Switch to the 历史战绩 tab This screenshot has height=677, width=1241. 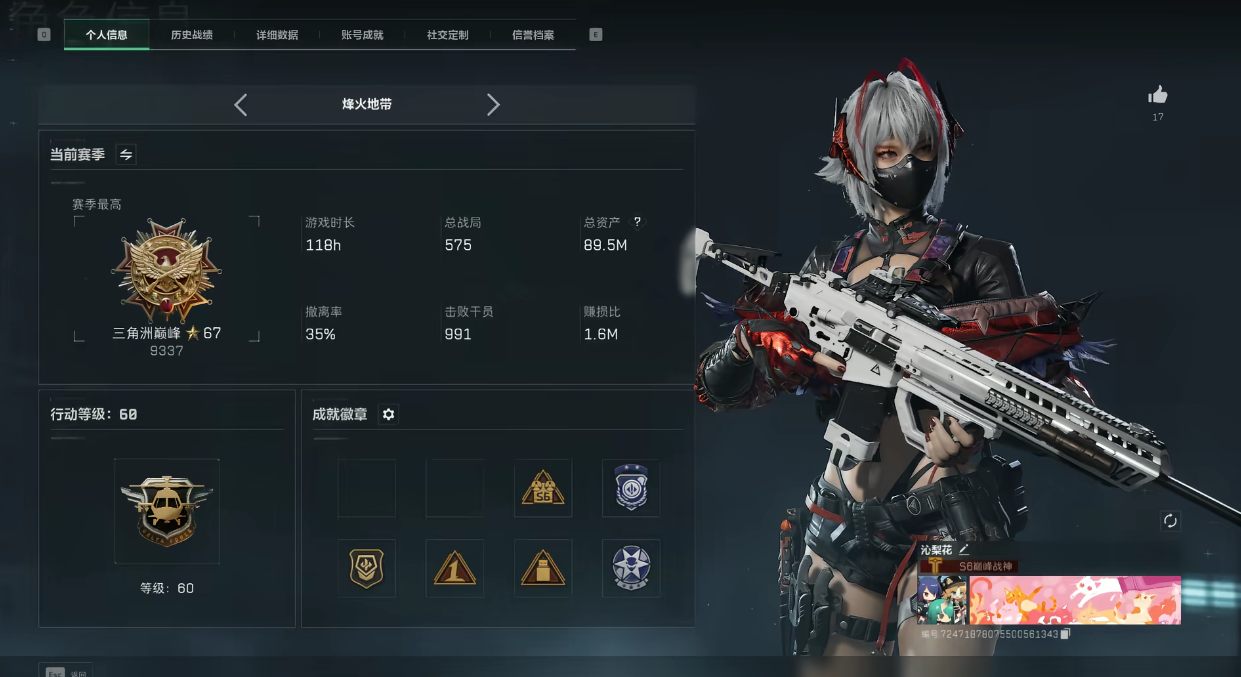click(191, 35)
